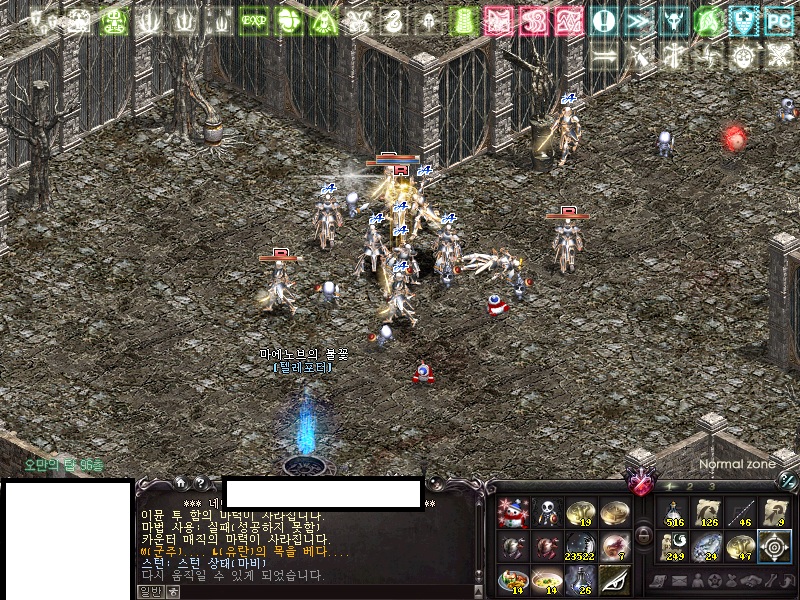800x600 pixels.
Task: Activate the eye skill icon
Action: tap(615, 579)
